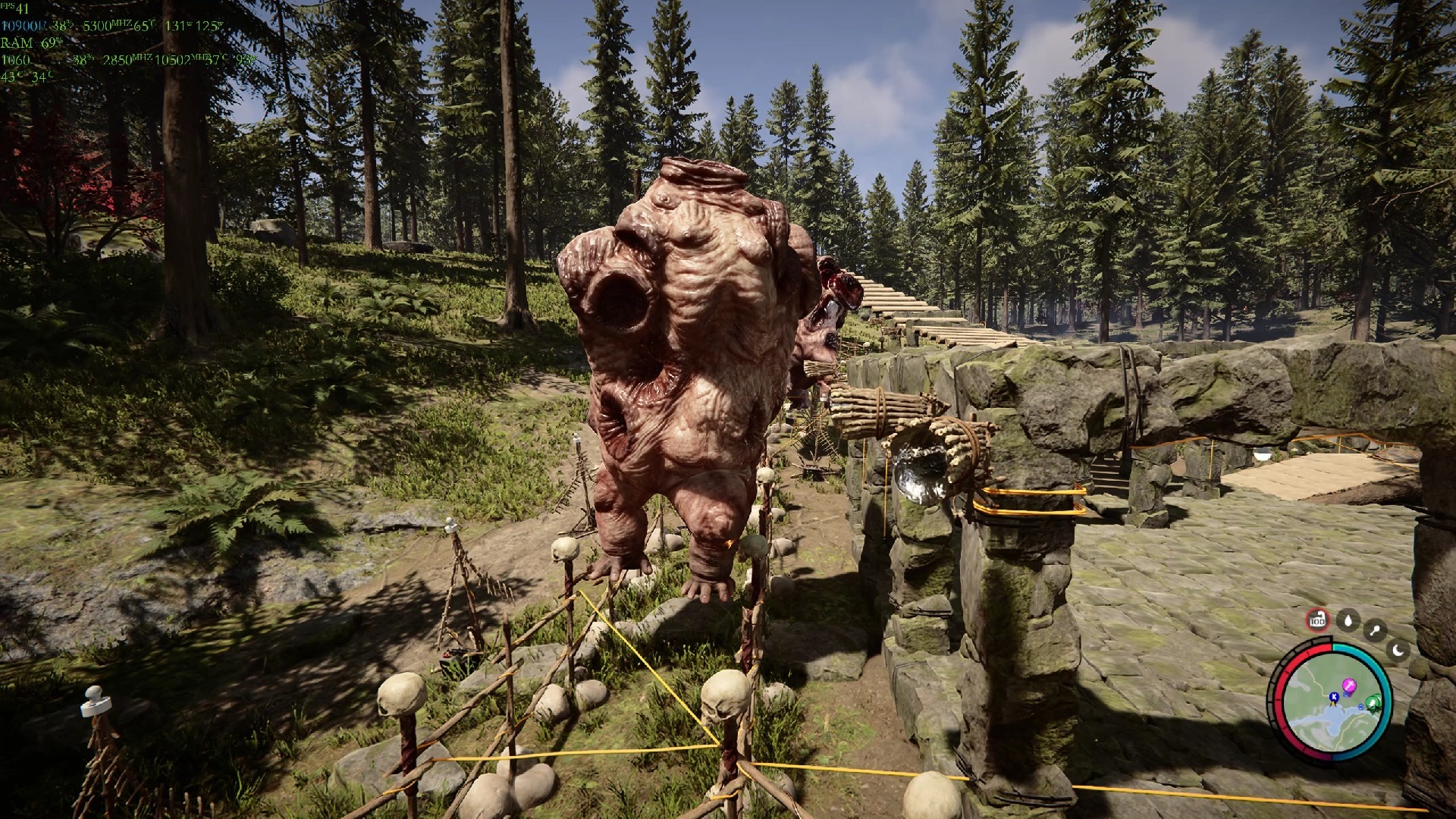Click the crescent moon rest icon
Screen dimensions: 1456x819
click(1398, 650)
